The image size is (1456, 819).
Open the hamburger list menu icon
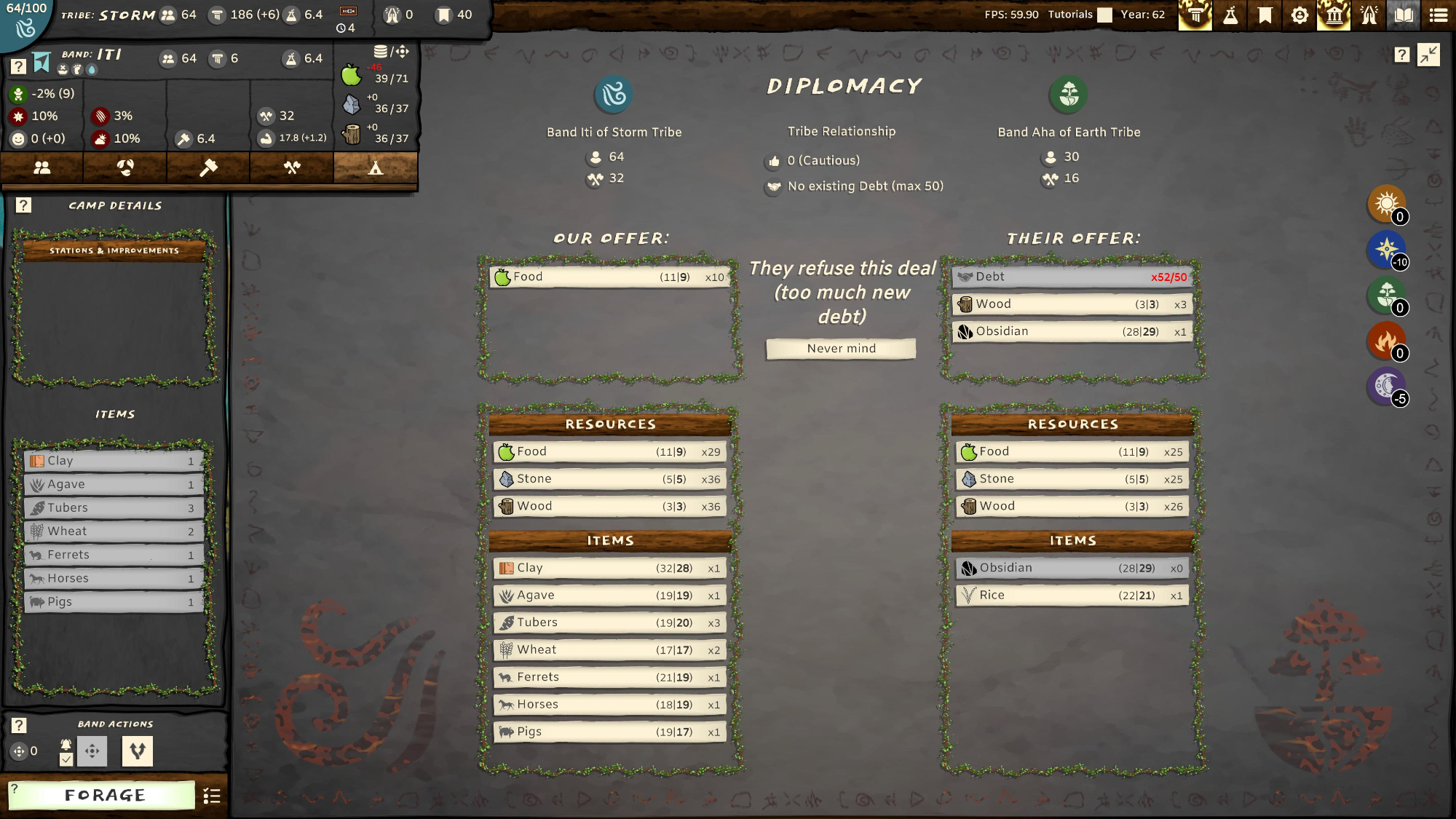(x=1439, y=15)
